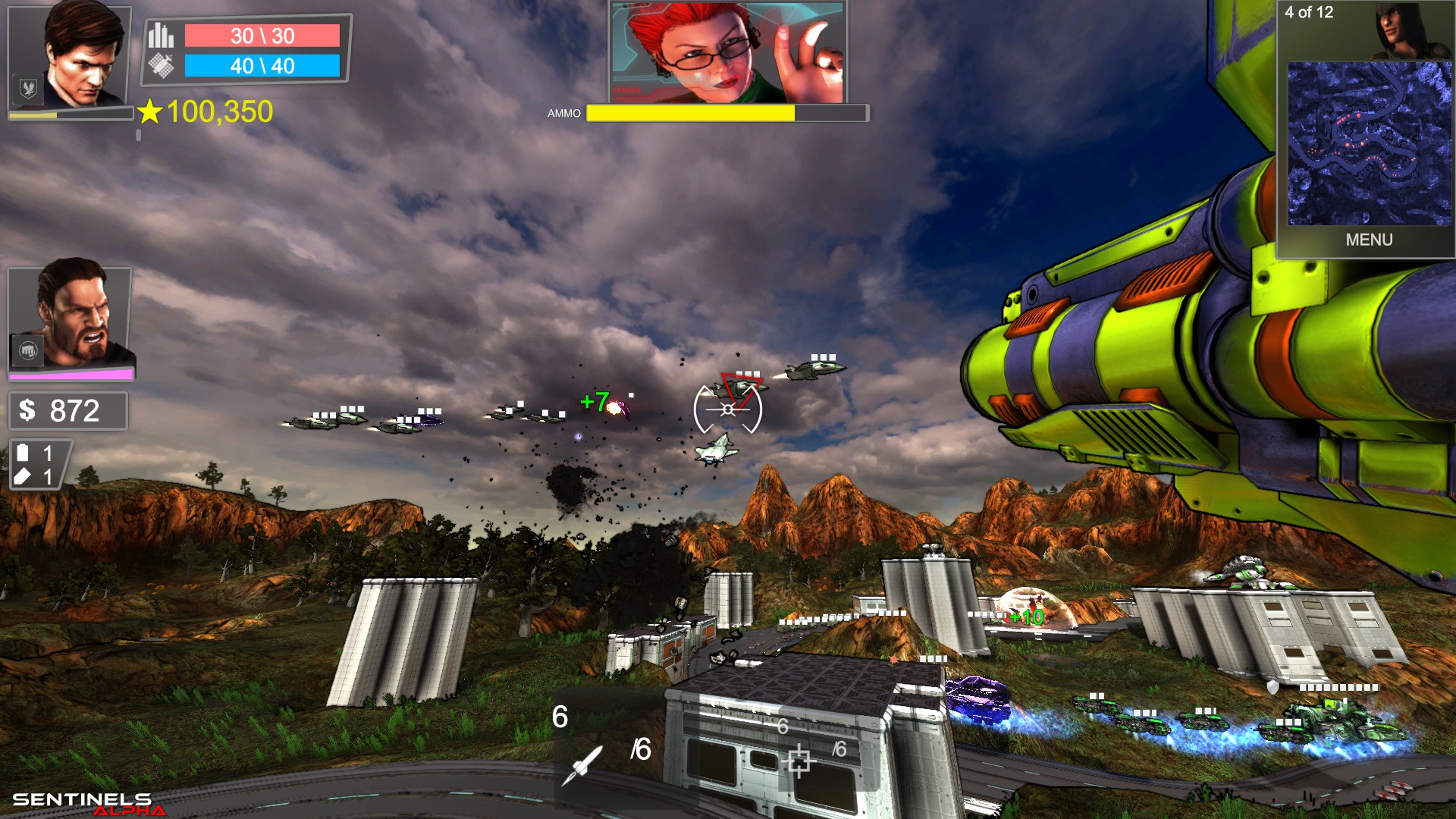Click the bar-chart stats icon

click(160, 34)
